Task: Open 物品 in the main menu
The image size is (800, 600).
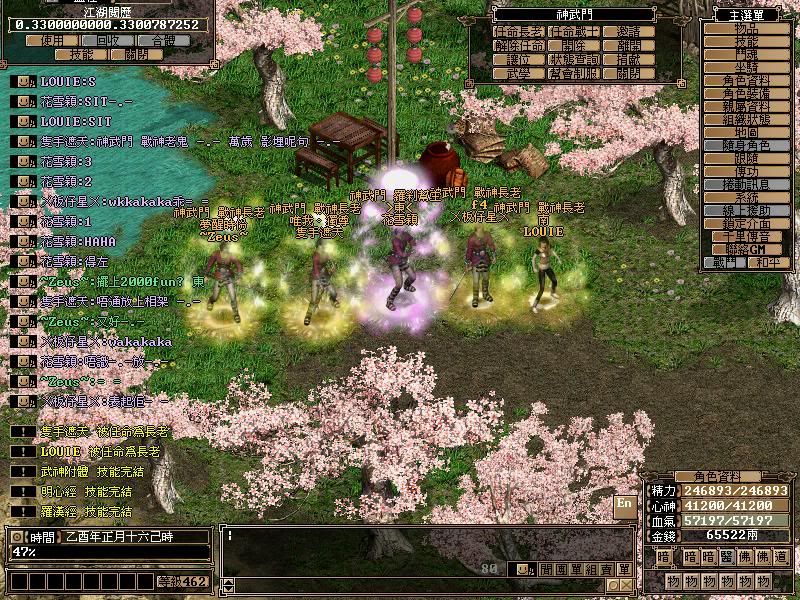Action: click(746, 29)
